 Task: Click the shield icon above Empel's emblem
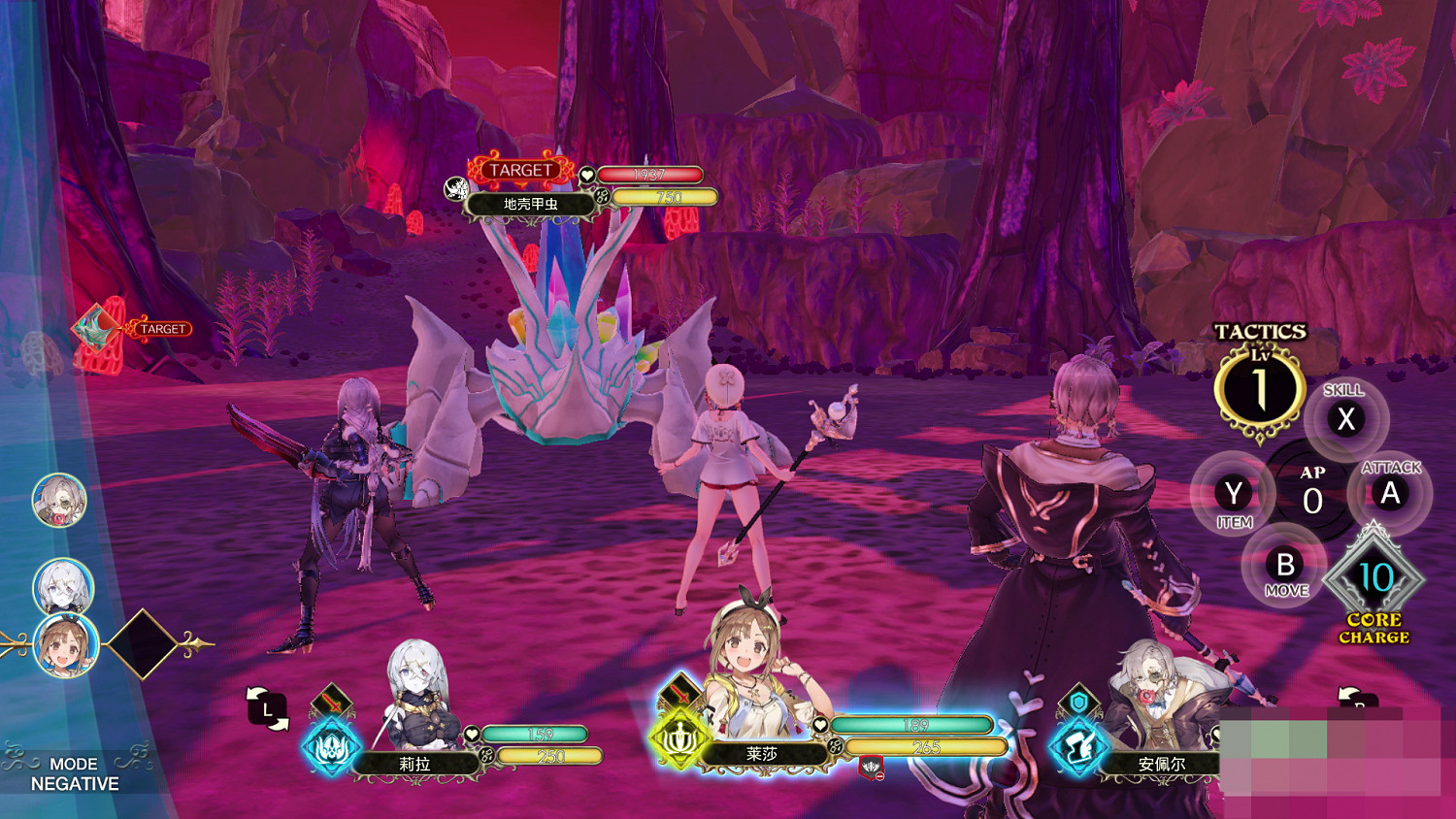click(x=1078, y=703)
